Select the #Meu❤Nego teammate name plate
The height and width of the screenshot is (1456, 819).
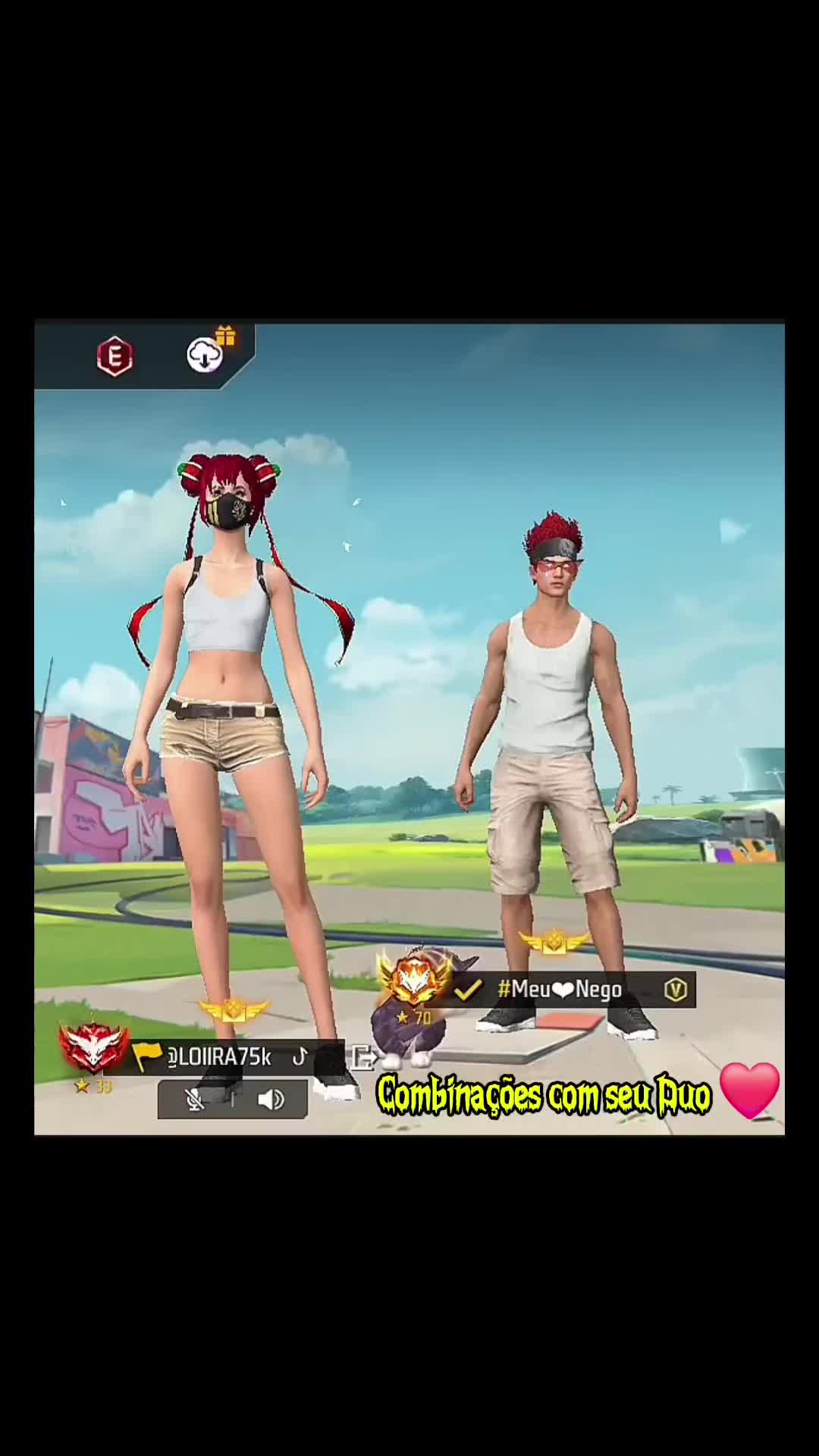click(560, 989)
